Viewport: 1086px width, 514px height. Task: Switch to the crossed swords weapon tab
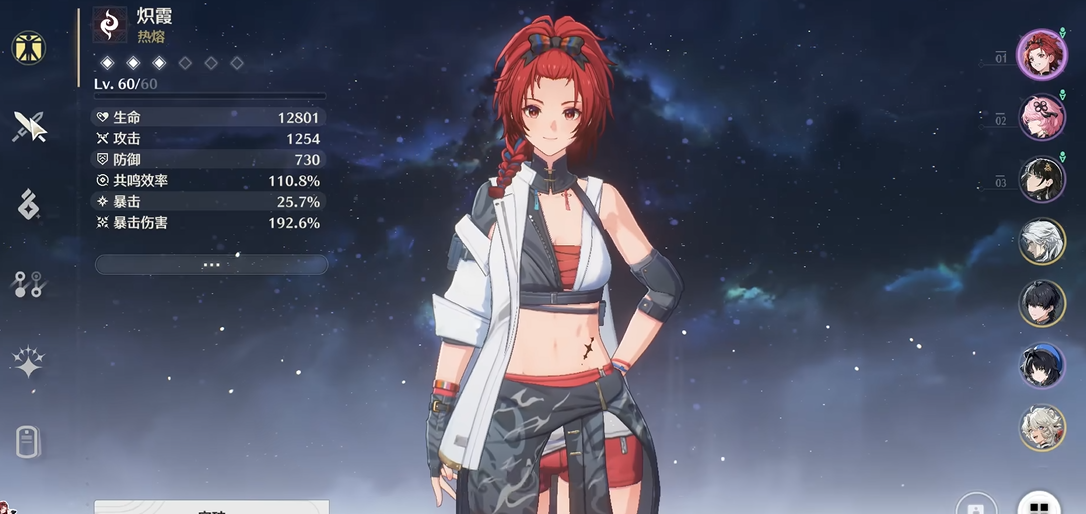(x=29, y=127)
